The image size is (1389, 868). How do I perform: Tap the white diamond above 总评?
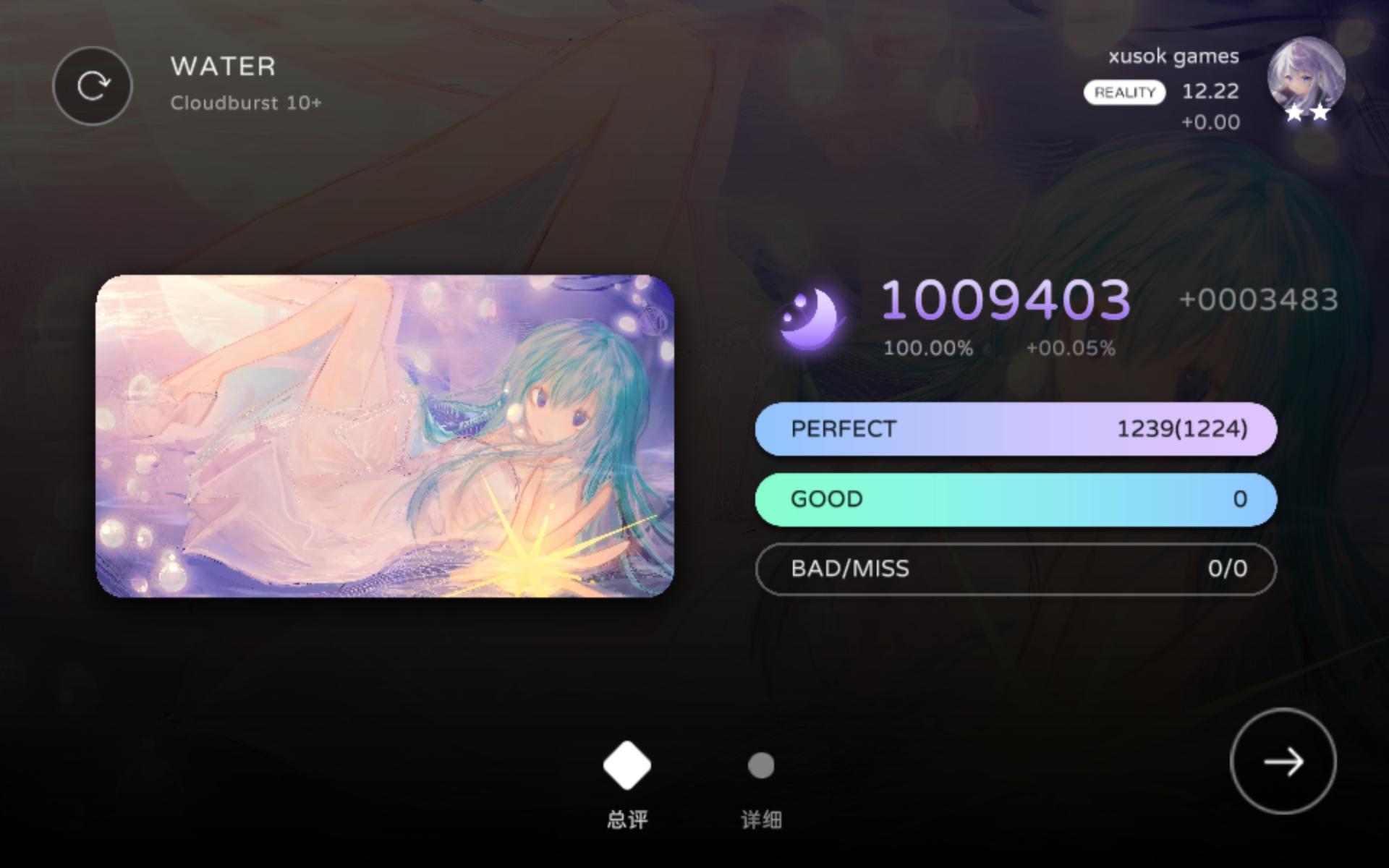626,765
